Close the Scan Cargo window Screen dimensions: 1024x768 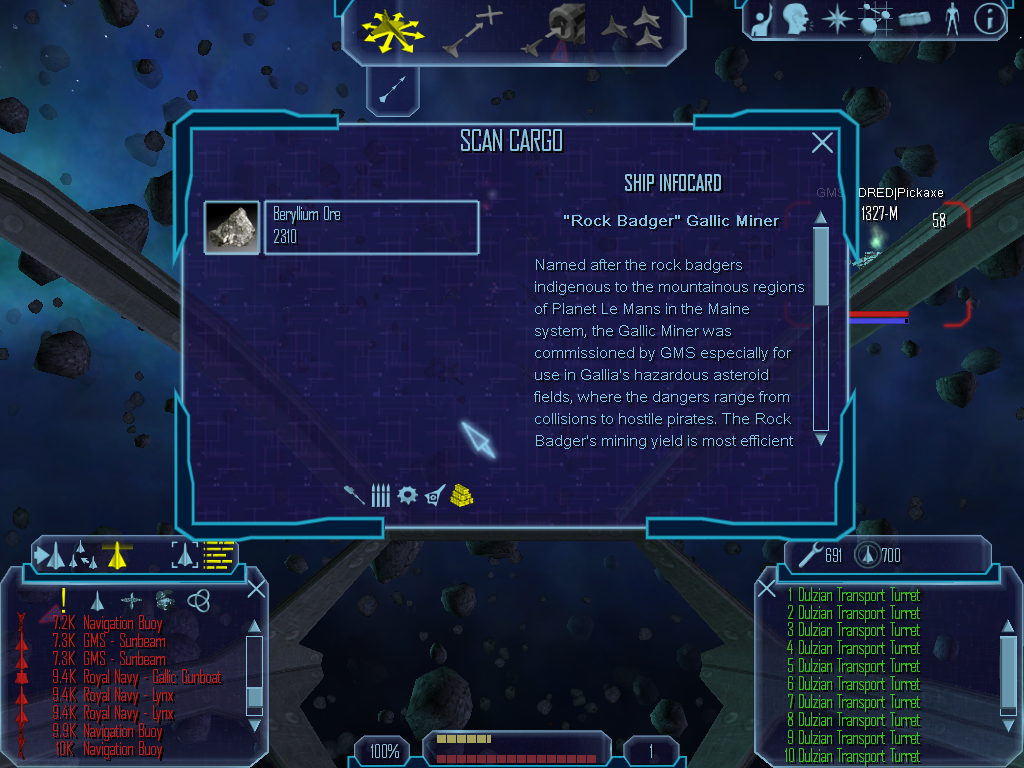tap(822, 143)
